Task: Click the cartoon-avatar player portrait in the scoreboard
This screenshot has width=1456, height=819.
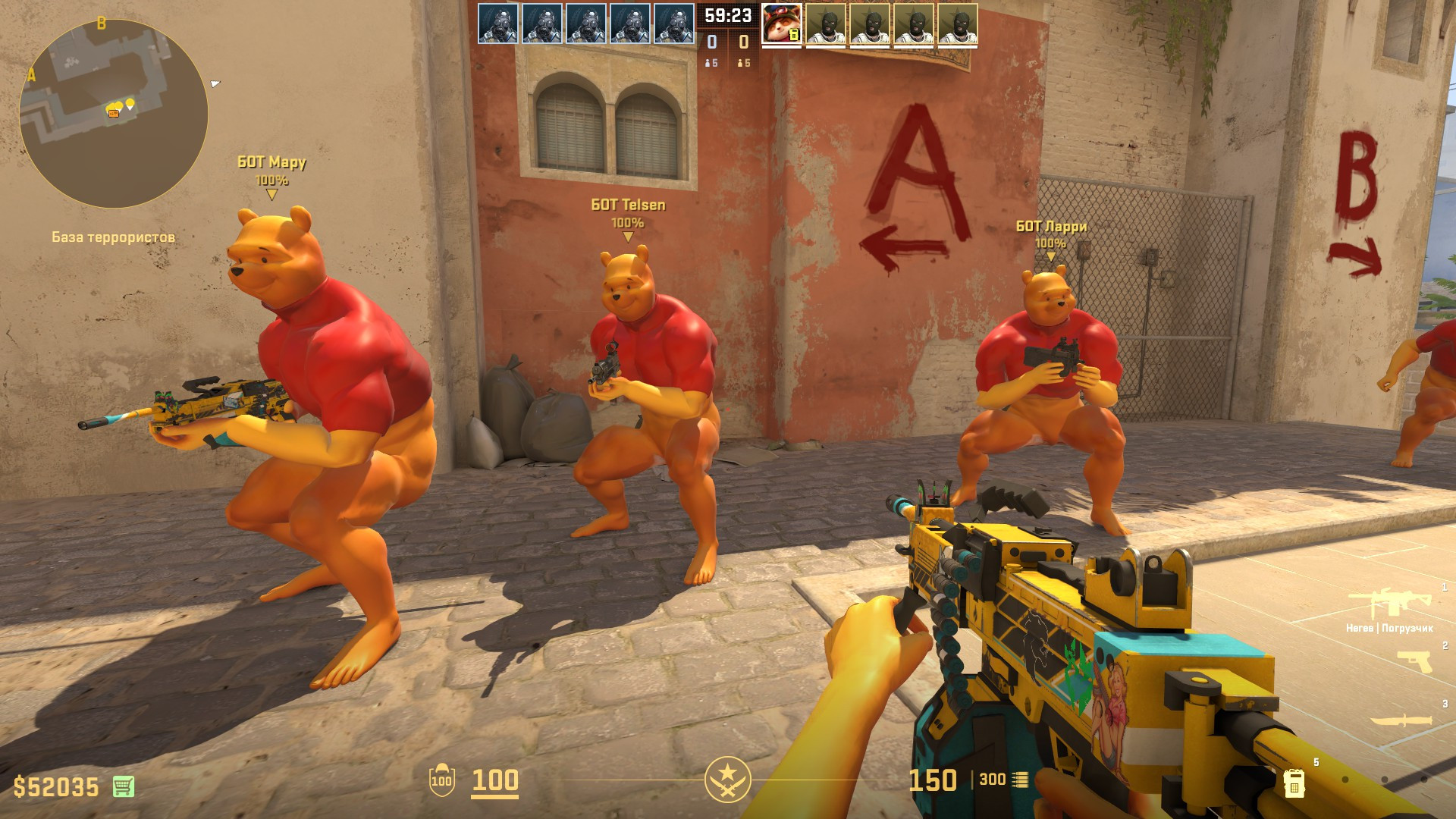Action: click(781, 25)
